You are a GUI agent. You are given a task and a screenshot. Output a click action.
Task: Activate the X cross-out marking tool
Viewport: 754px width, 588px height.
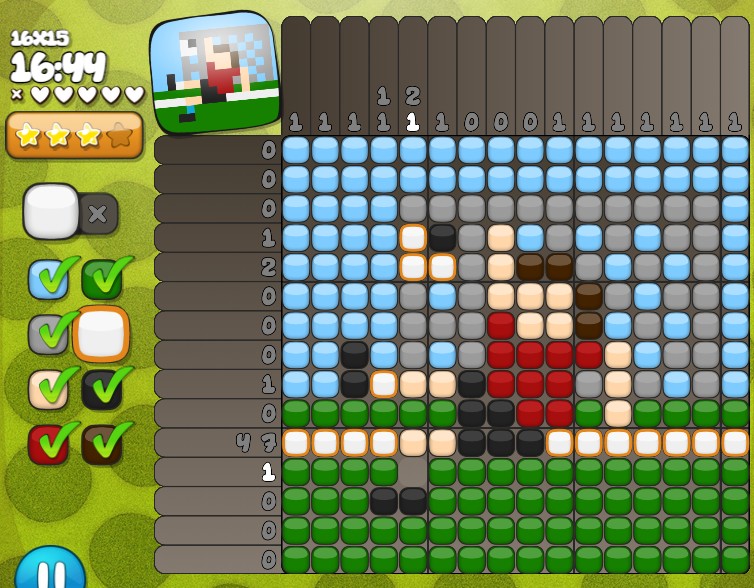click(x=99, y=213)
